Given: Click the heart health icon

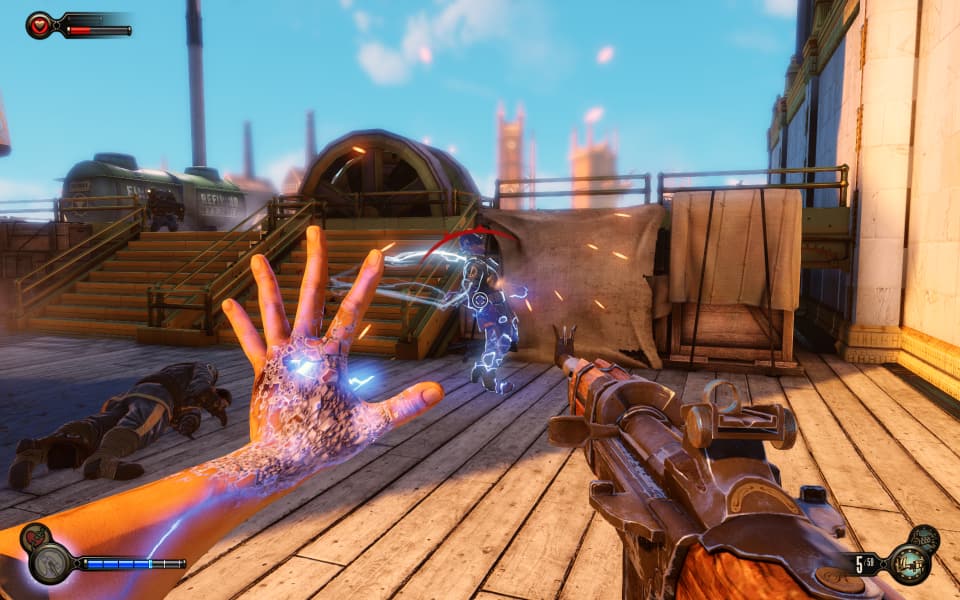Looking at the screenshot, I should 40,25.
